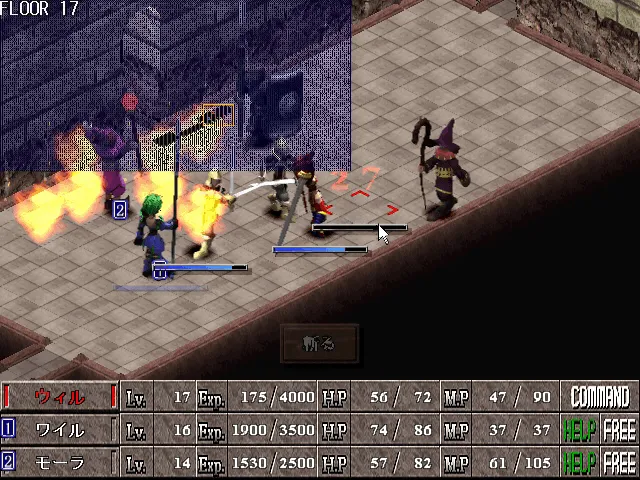
Task: Set ワイル's AI mode to FREE
Action: pos(619,430)
